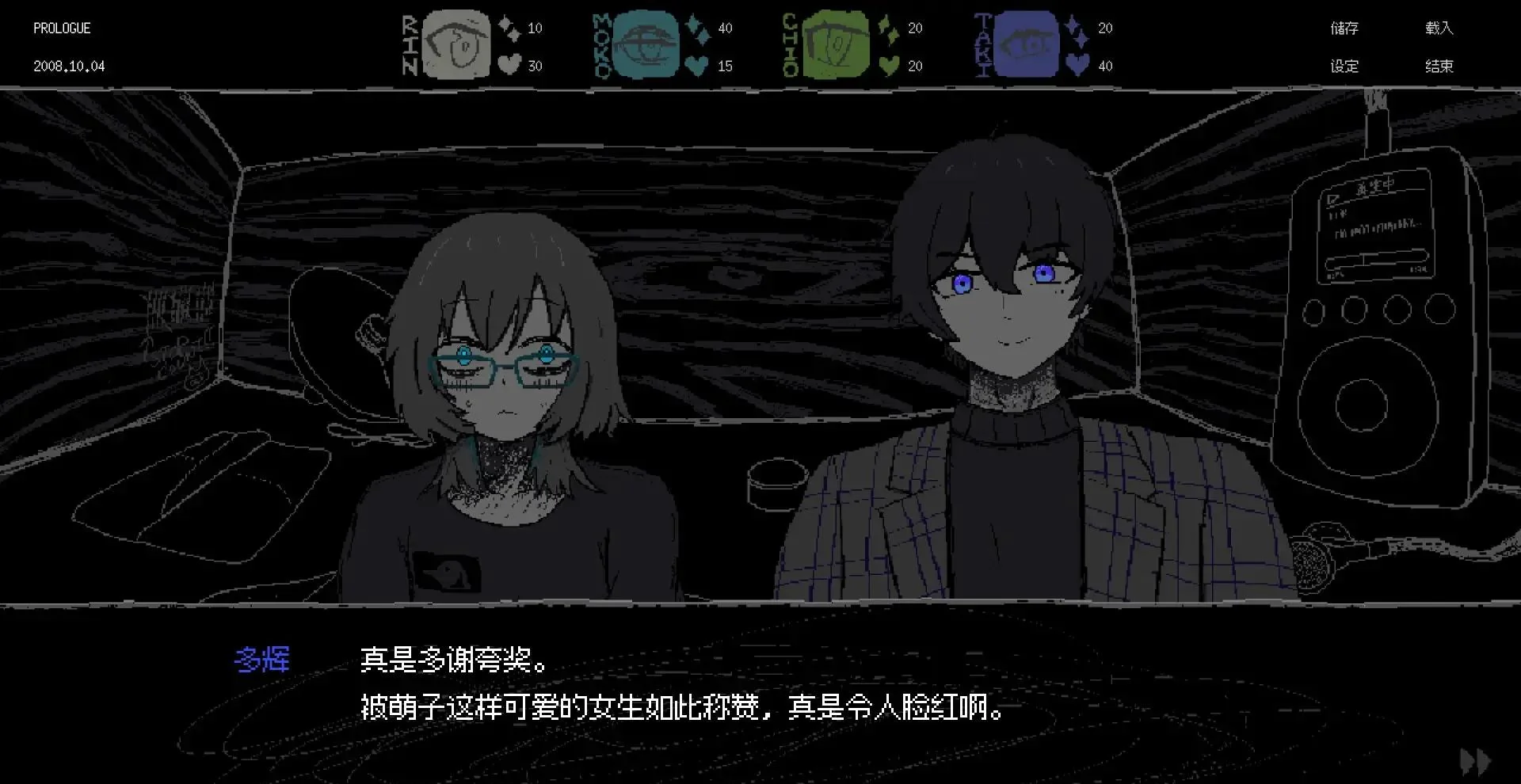
Task: Click the heart icon next to MOKO's 15
Action: point(696,65)
